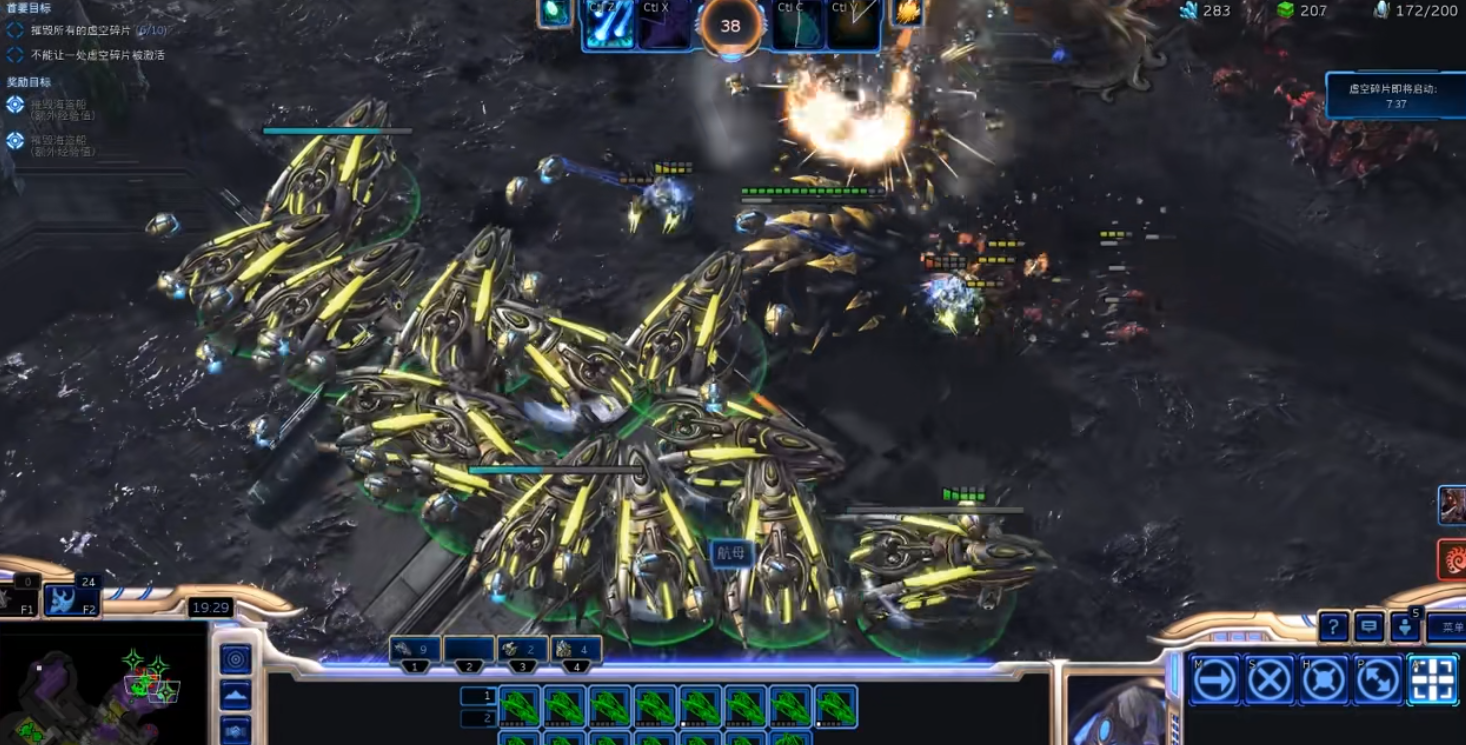Select all army units F2 button
The image size is (1466, 745).
coord(71,599)
